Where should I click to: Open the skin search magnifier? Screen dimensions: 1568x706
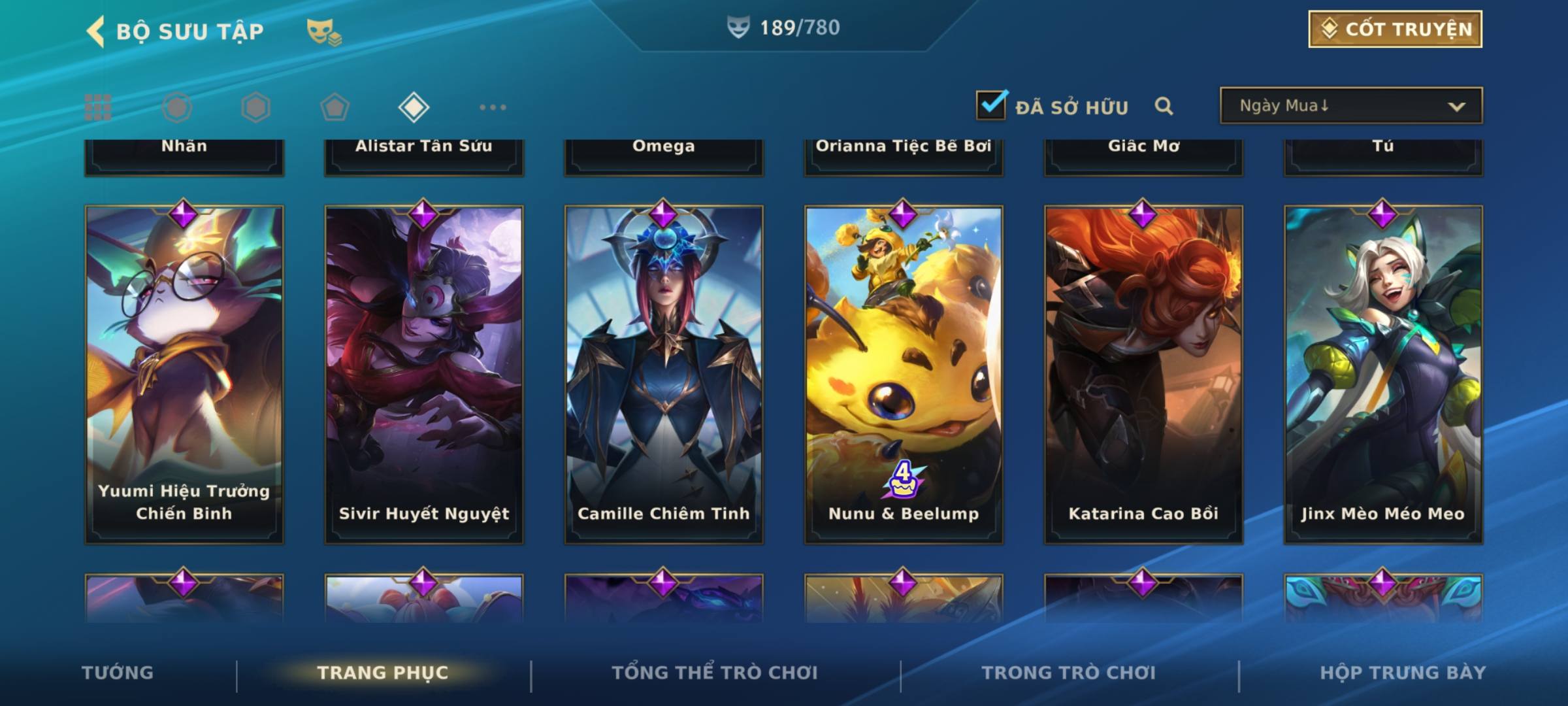1164,106
